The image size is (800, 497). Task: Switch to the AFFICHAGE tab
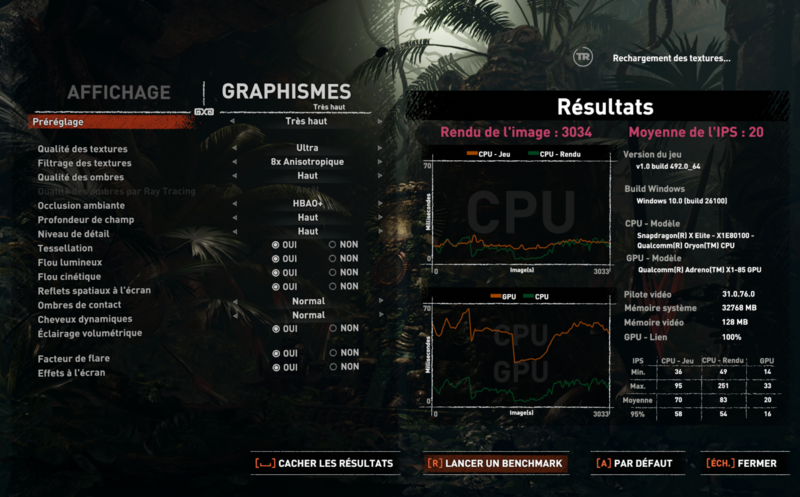pos(118,93)
